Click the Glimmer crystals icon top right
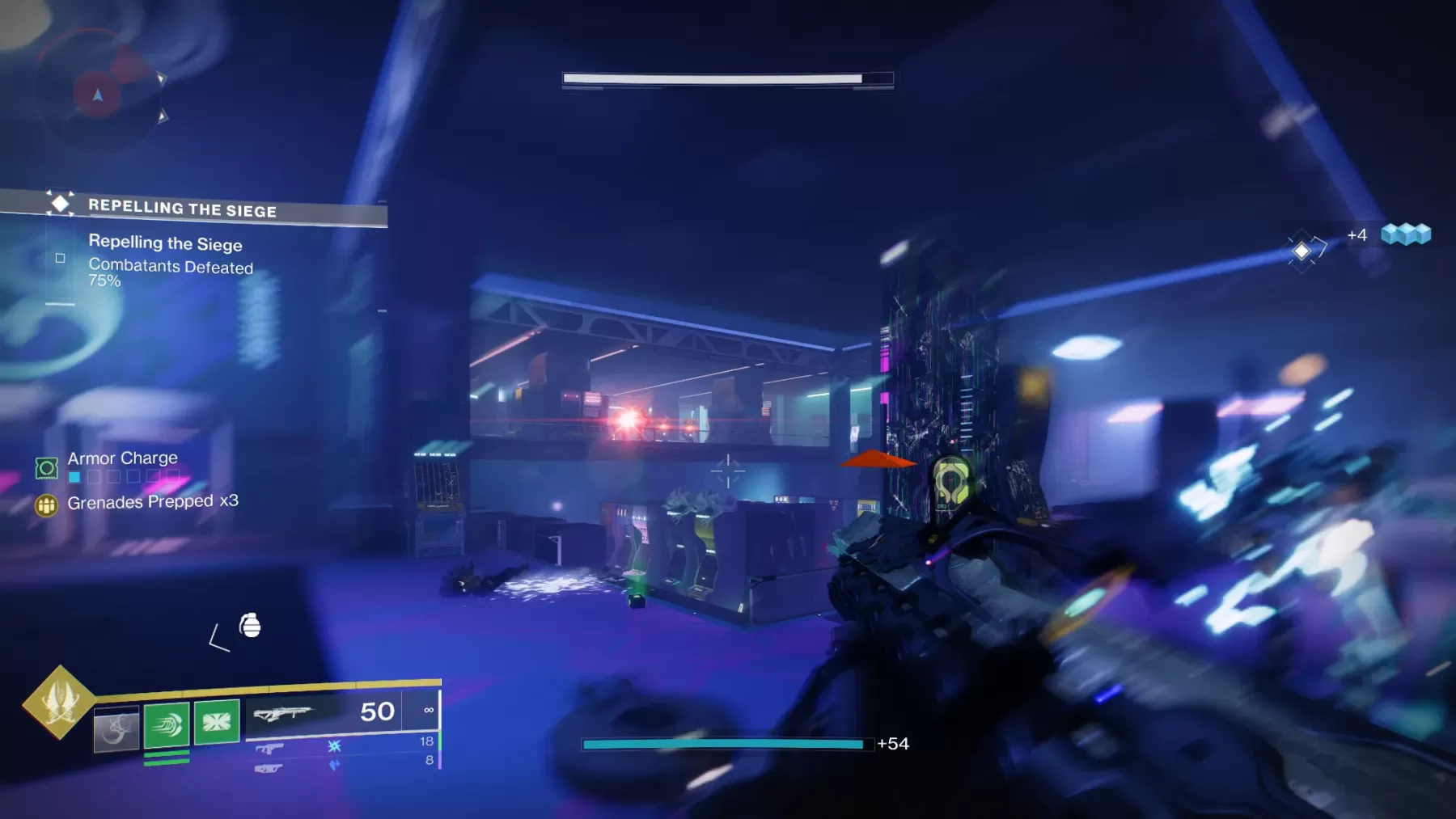The image size is (1456, 819). click(1406, 235)
